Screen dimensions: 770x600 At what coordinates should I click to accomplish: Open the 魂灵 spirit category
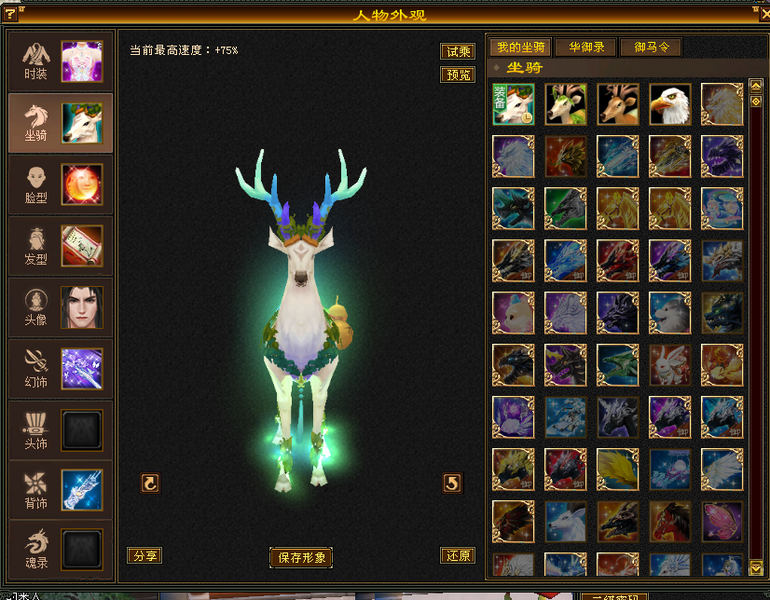(60, 550)
